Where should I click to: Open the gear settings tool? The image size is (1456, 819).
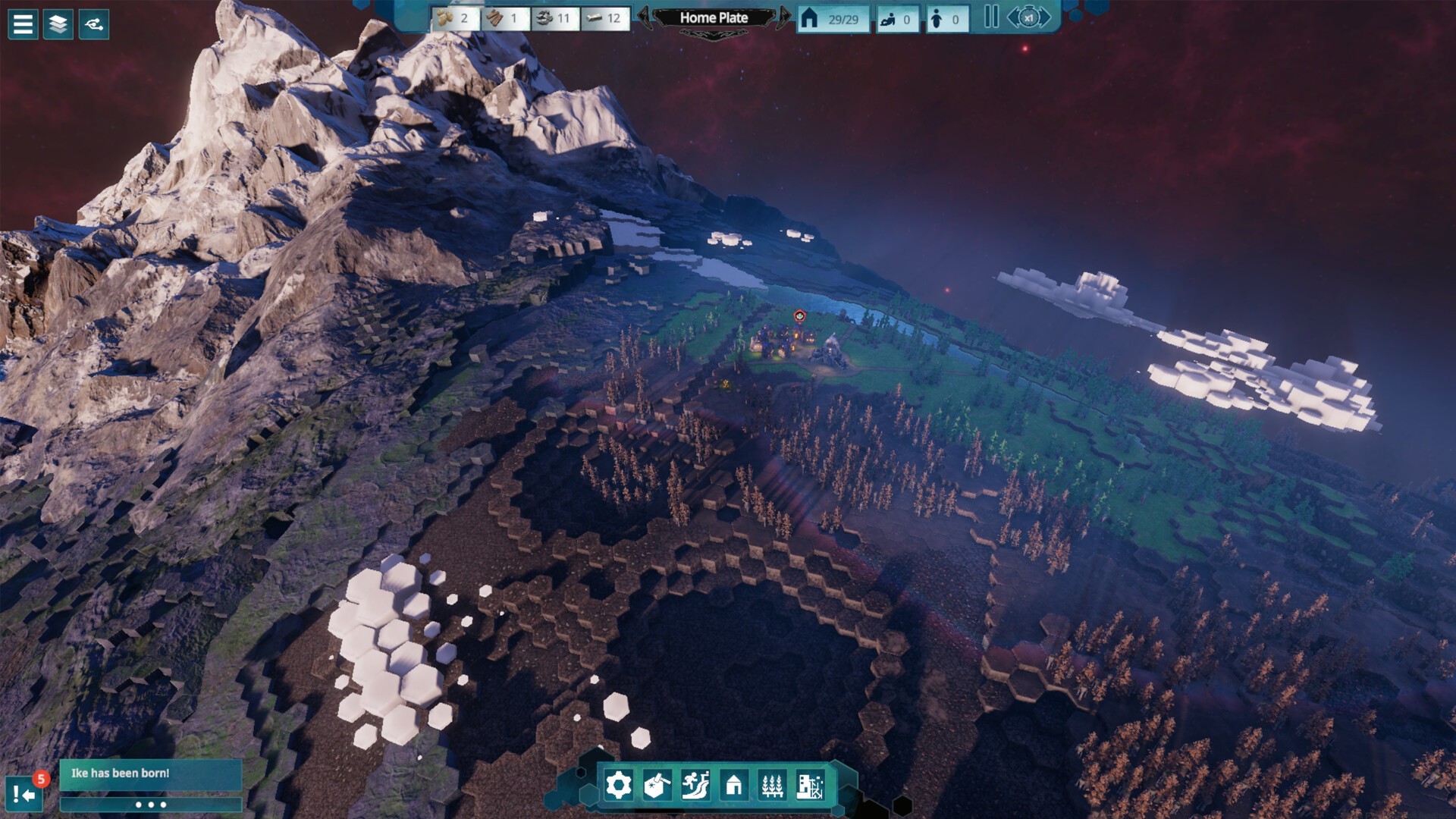click(x=618, y=785)
